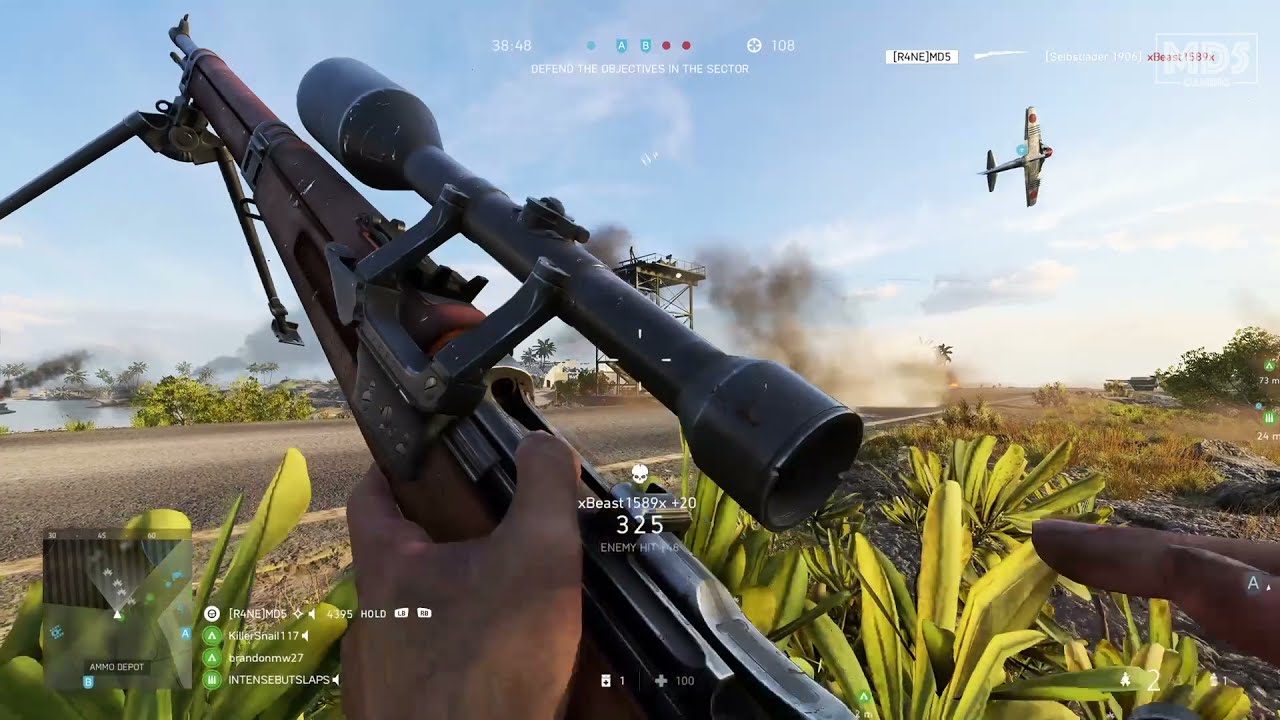Click the friendly aircraft marker icon
The height and width of the screenshot is (720, 1280).
pyautogui.click(x=1021, y=150)
